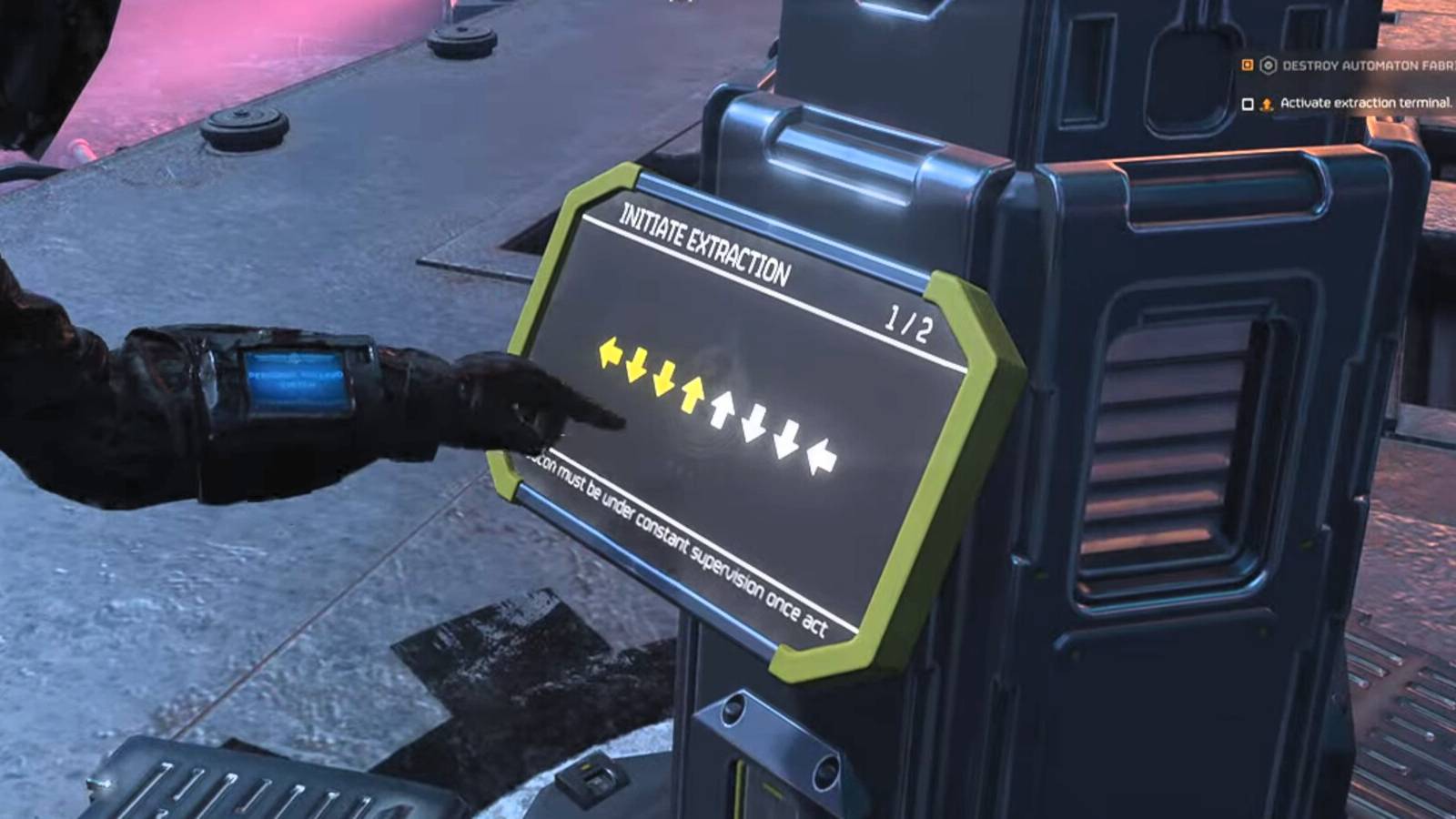Viewport: 1456px width, 819px height.
Task: Click the orange extraction beacon icon
Action: pyautogui.click(x=1267, y=104)
